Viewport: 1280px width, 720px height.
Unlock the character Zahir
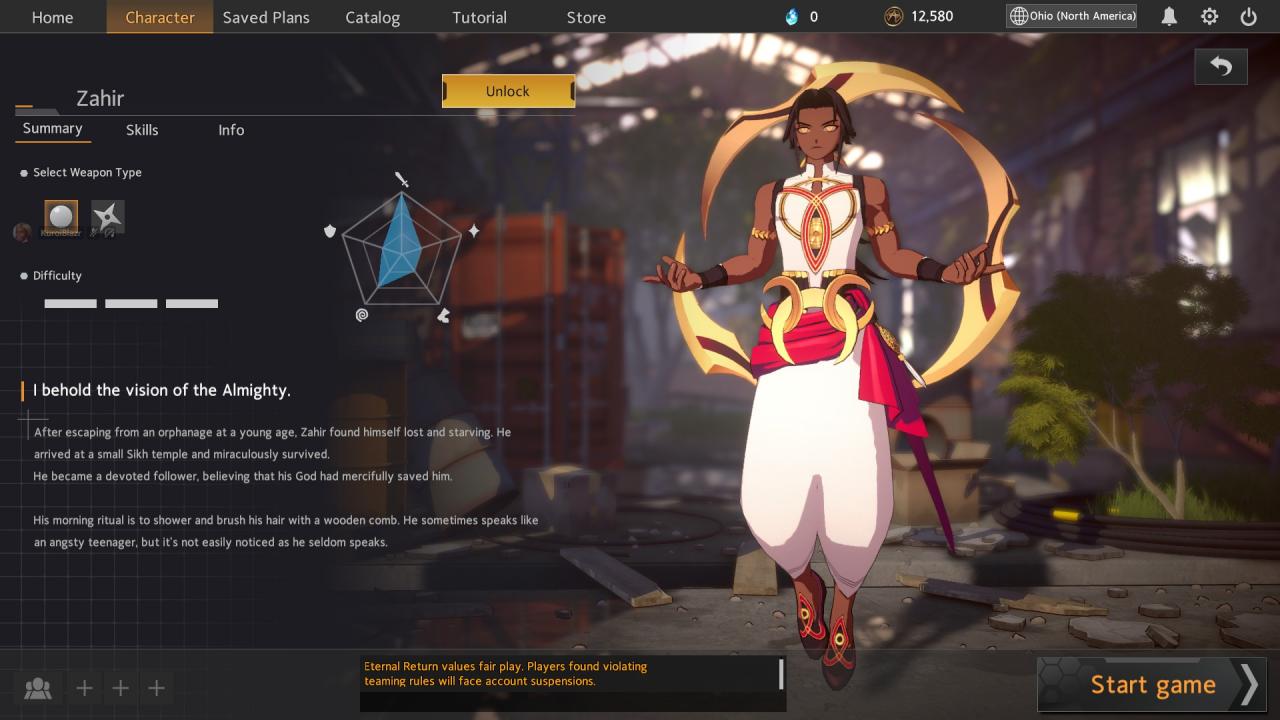point(508,91)
